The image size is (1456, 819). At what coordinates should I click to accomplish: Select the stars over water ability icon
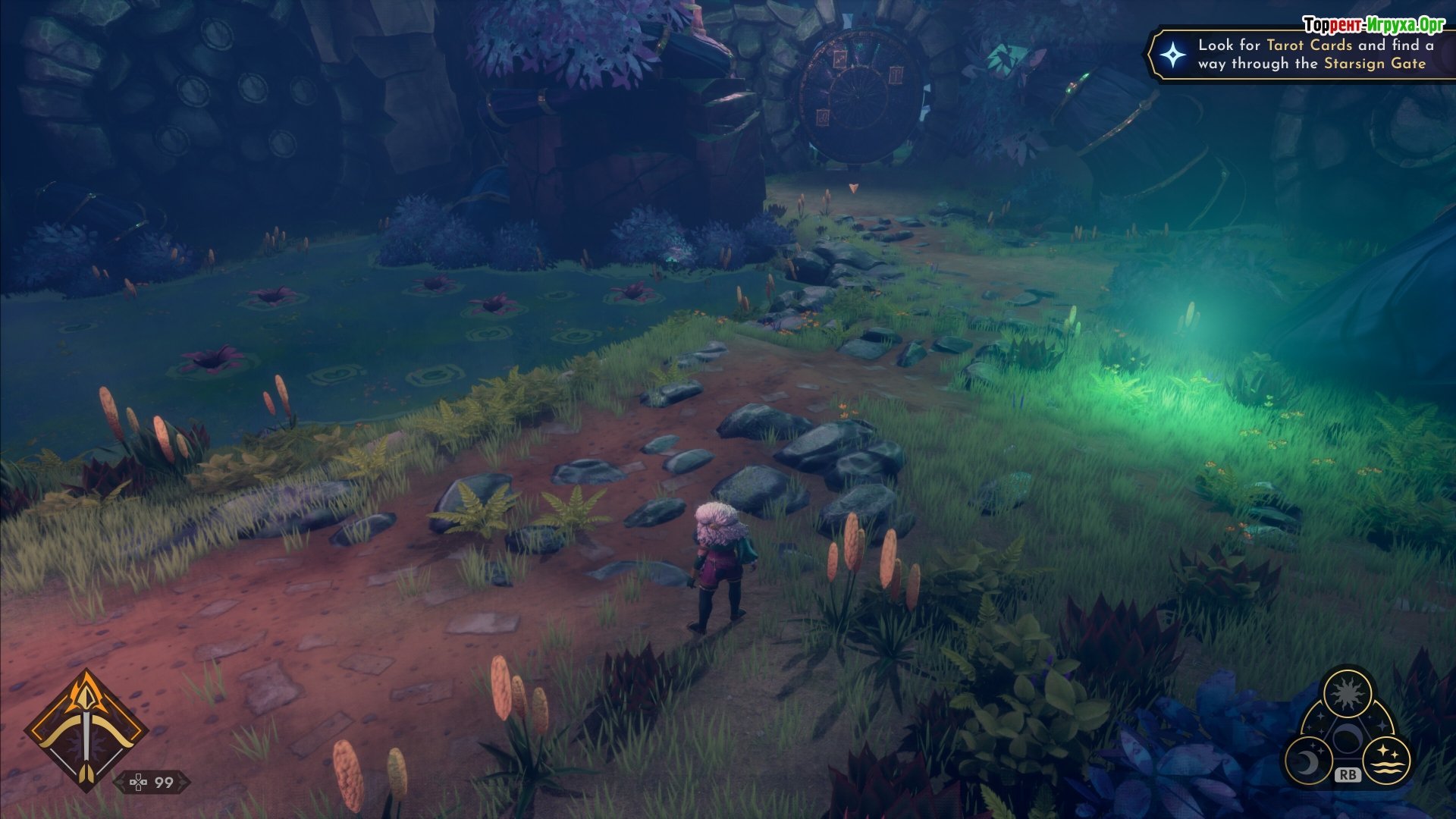click(x=1387, y=759)
